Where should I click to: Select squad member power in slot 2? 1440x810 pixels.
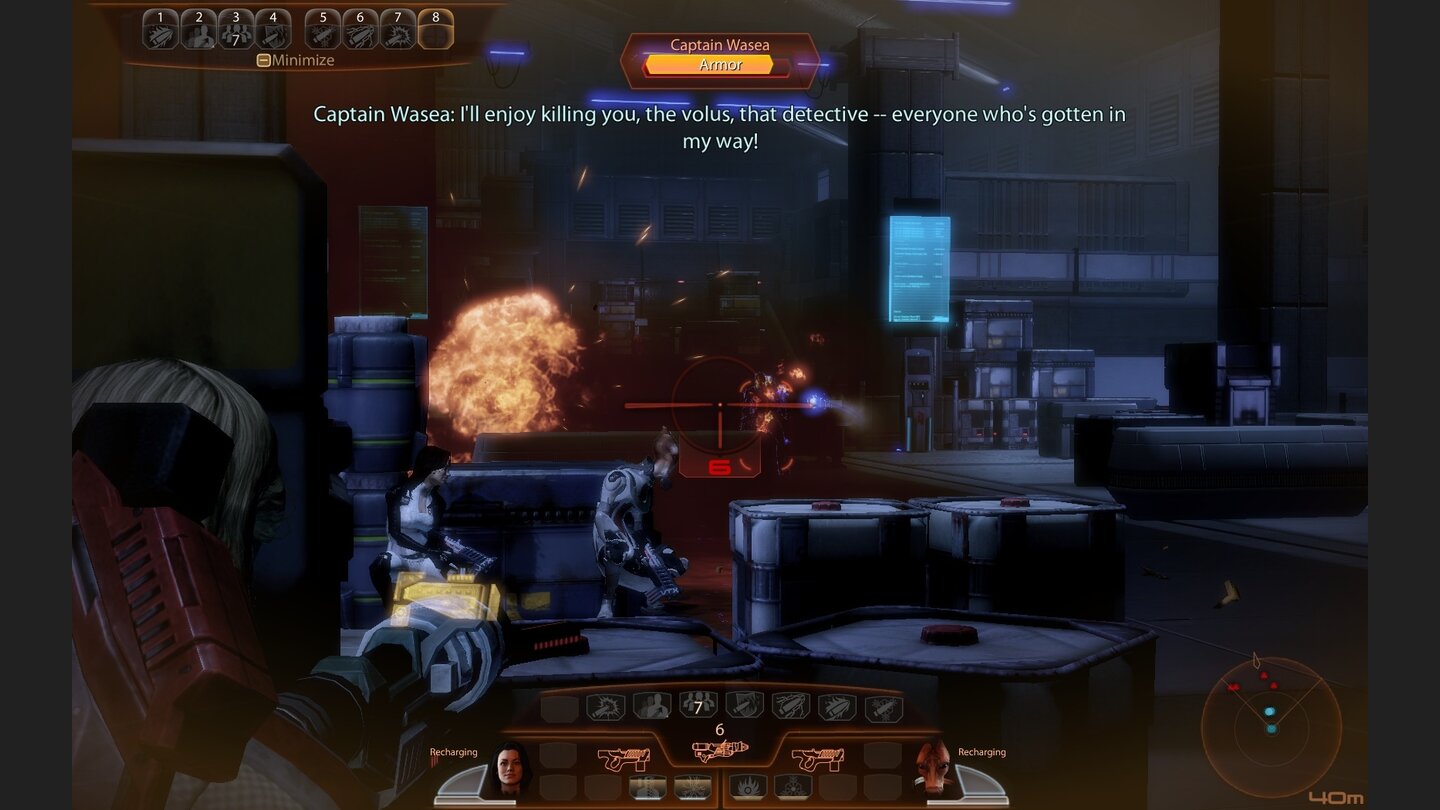(x=199, y=30)
